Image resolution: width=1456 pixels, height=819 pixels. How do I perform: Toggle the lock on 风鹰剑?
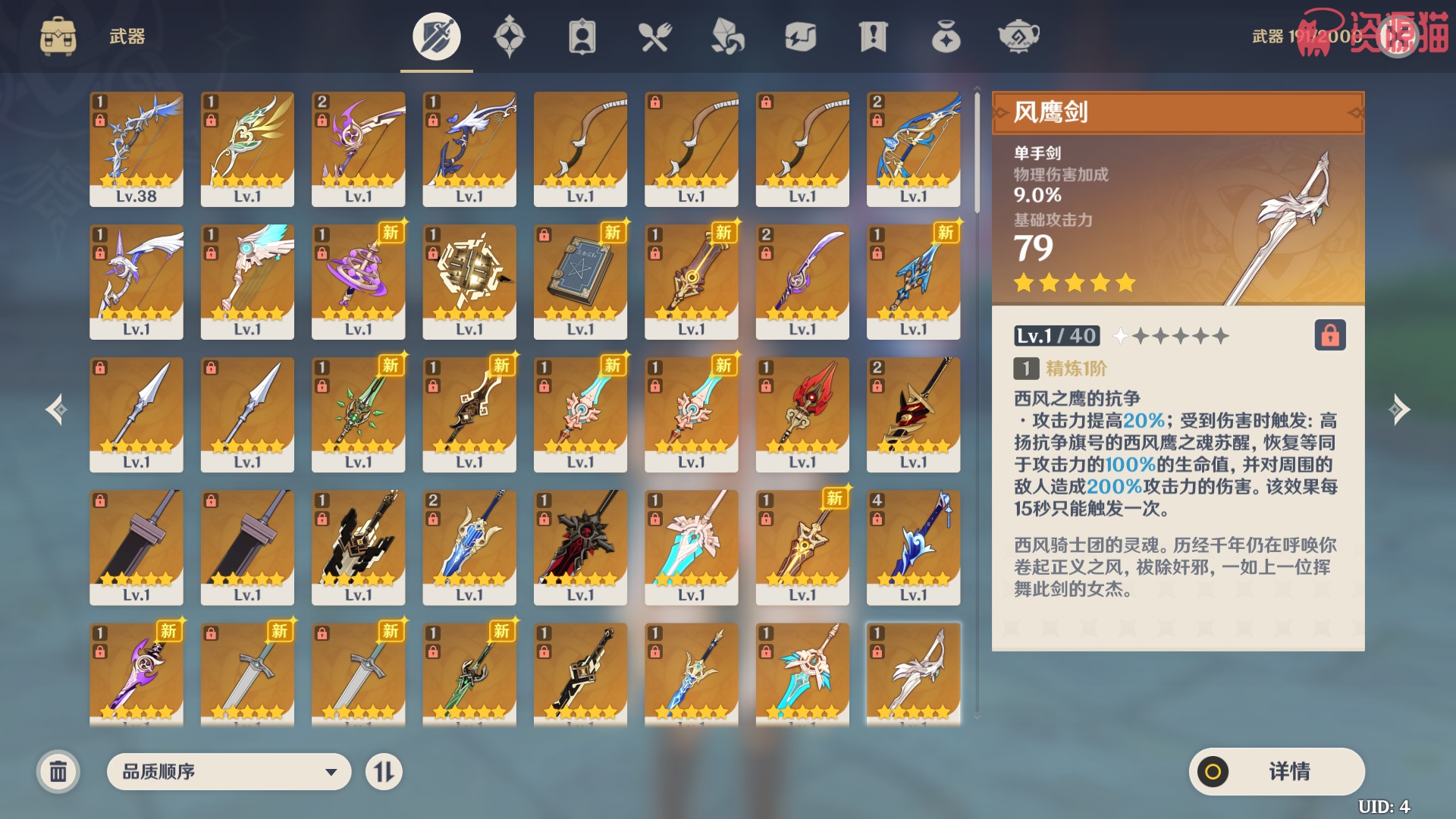[1330, 335]
